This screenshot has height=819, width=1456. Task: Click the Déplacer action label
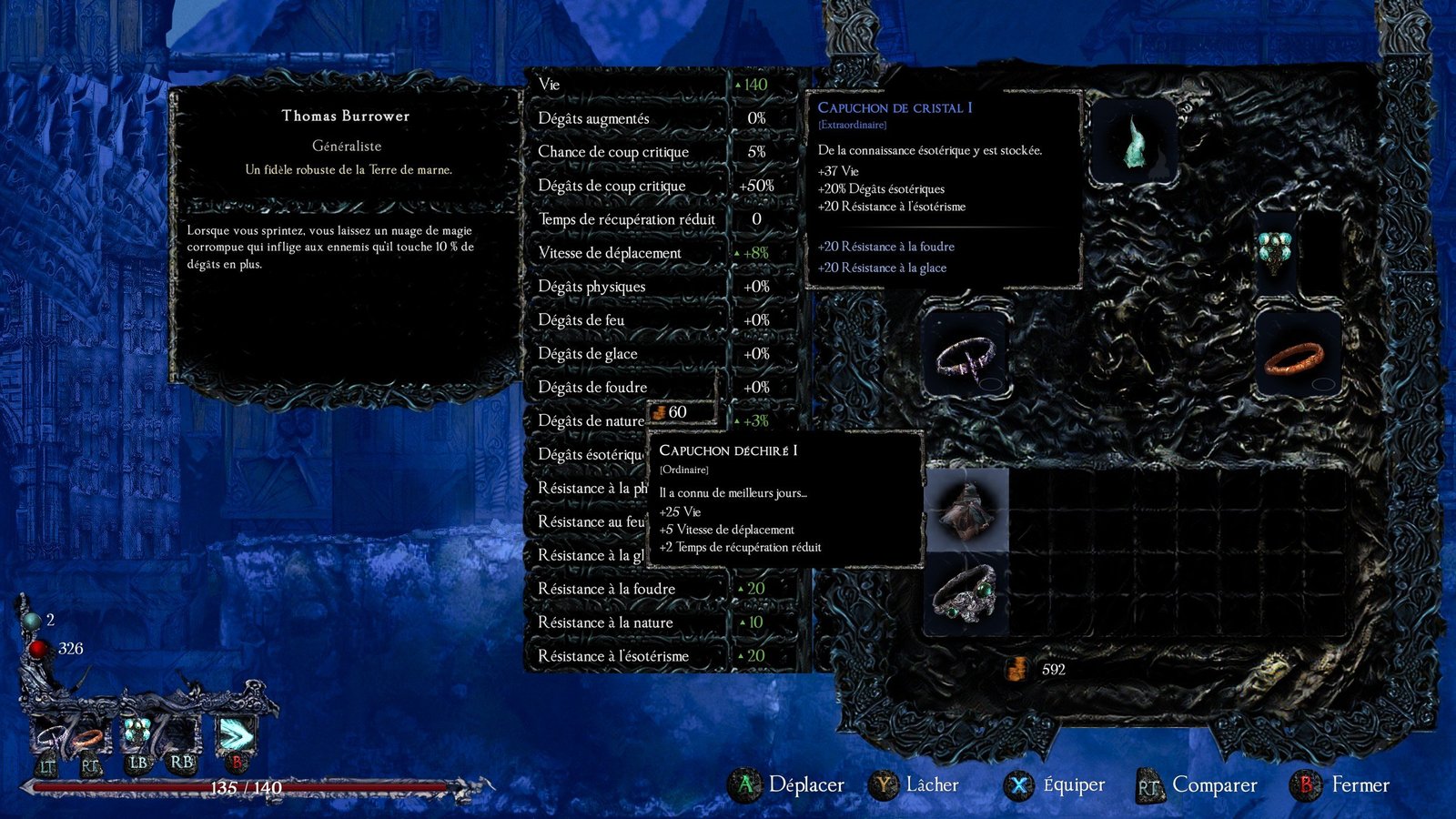pos(805,785)
